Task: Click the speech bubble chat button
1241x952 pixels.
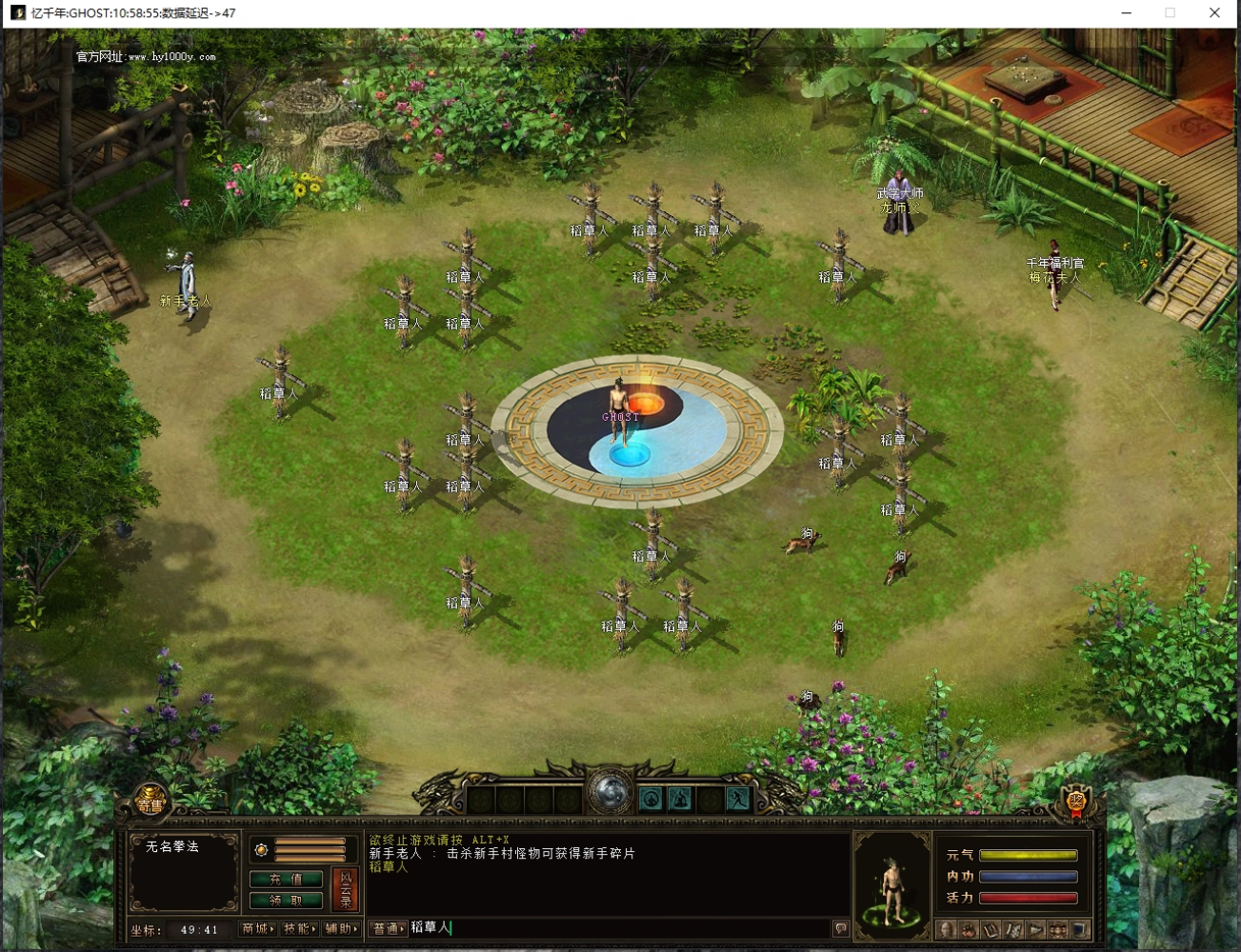Action: point(840,929)
